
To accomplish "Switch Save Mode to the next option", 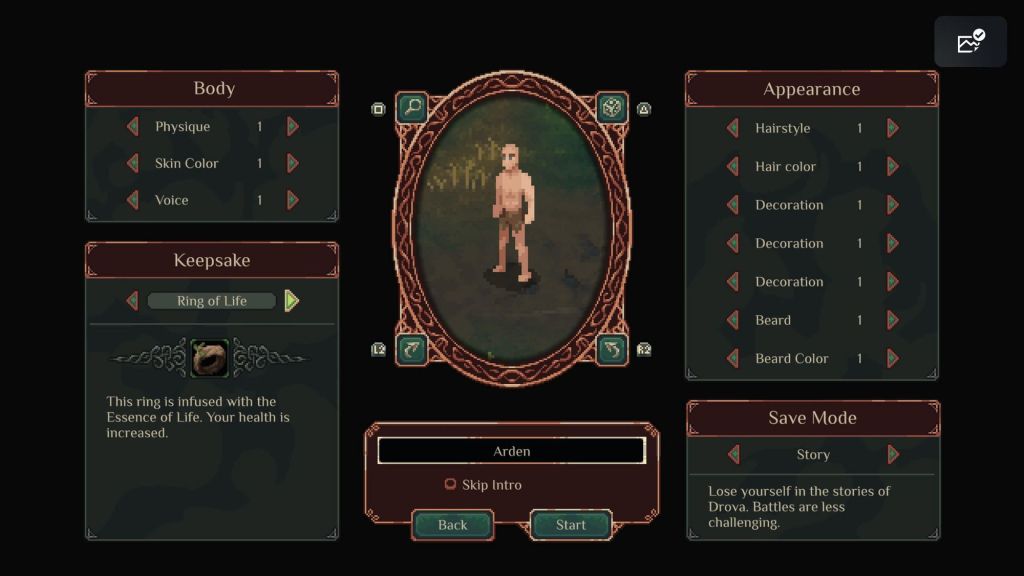I will [893, 454].
